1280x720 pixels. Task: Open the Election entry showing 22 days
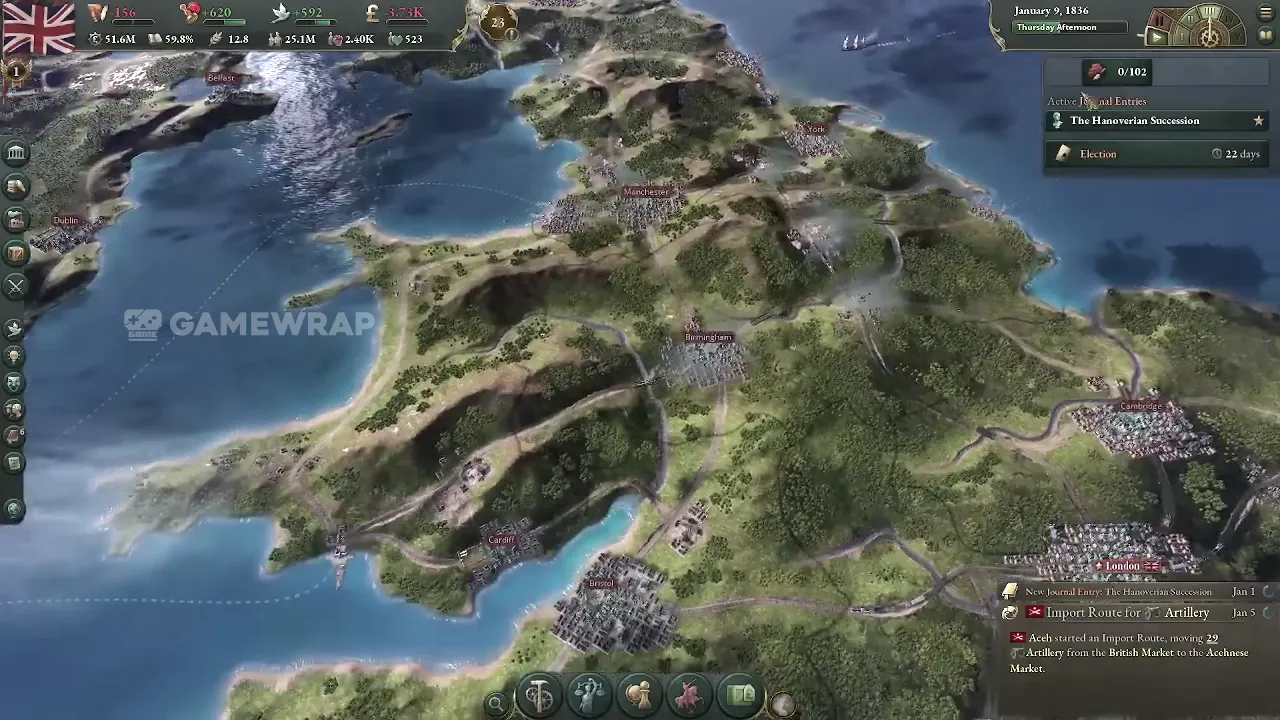pos(1098,154)
